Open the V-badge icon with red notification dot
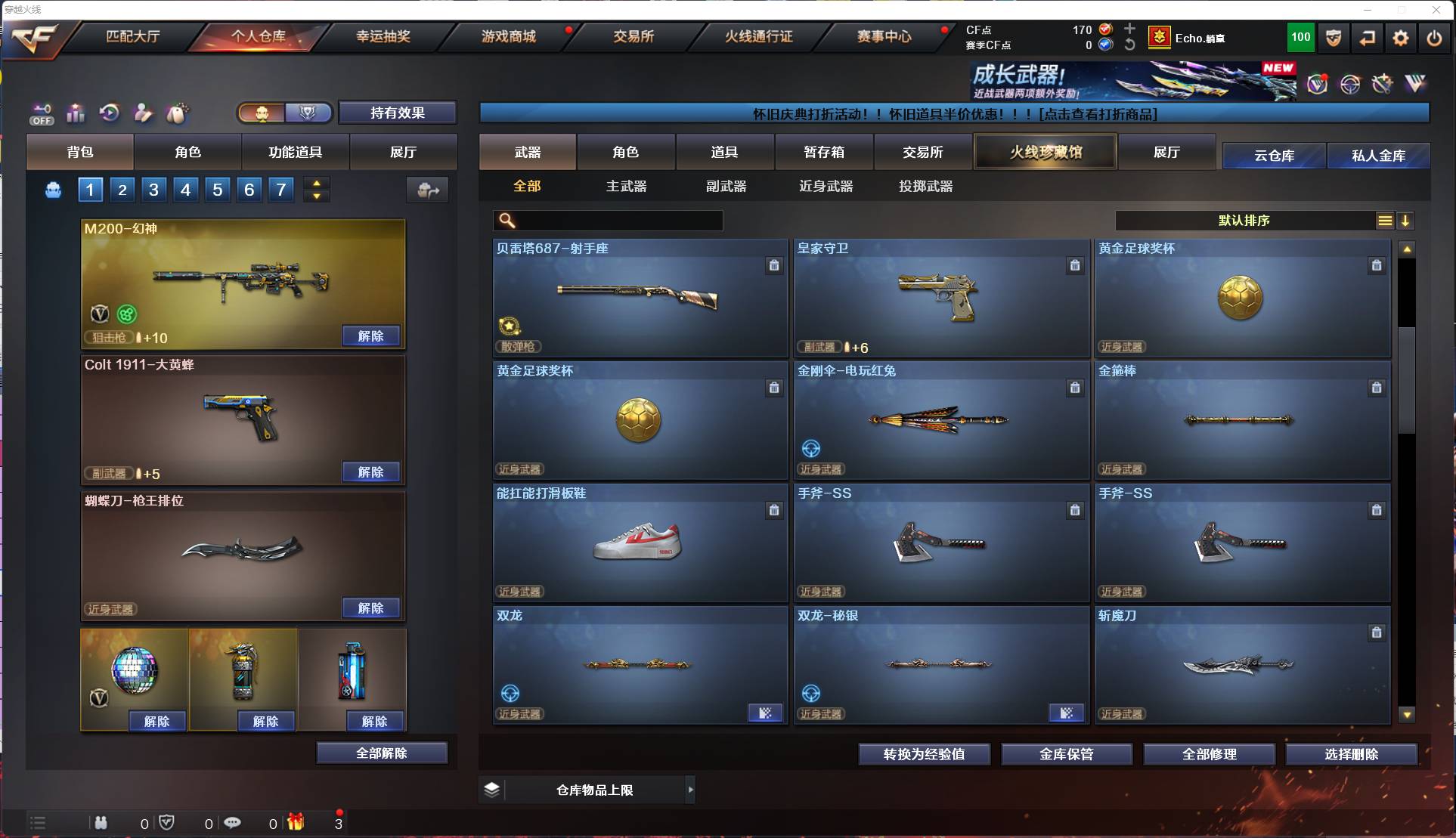The height and width of the screenshot is (838, 1456). click(x=1317, y=85)
